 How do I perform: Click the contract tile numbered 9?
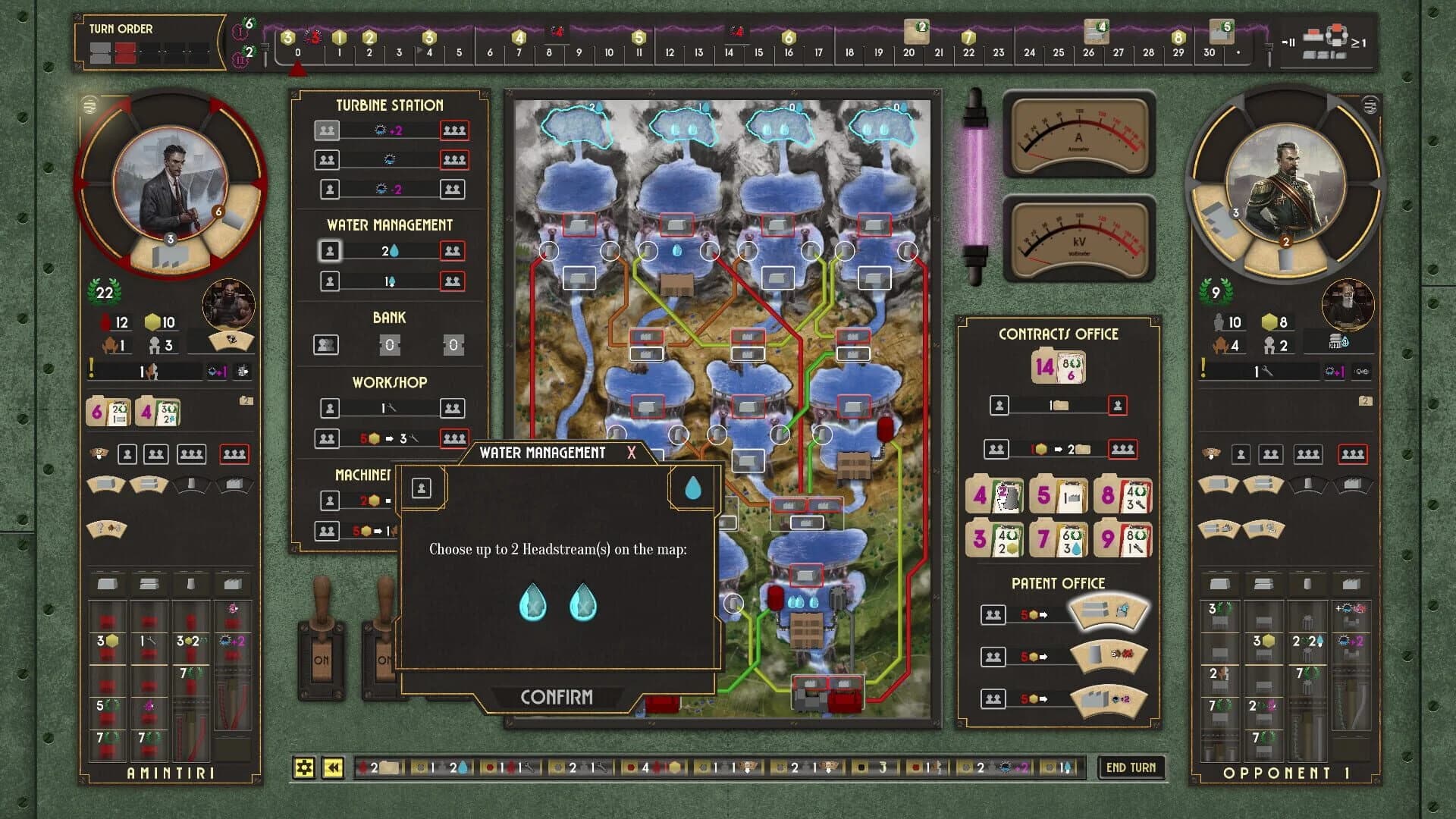click(x=1122, y=539)
